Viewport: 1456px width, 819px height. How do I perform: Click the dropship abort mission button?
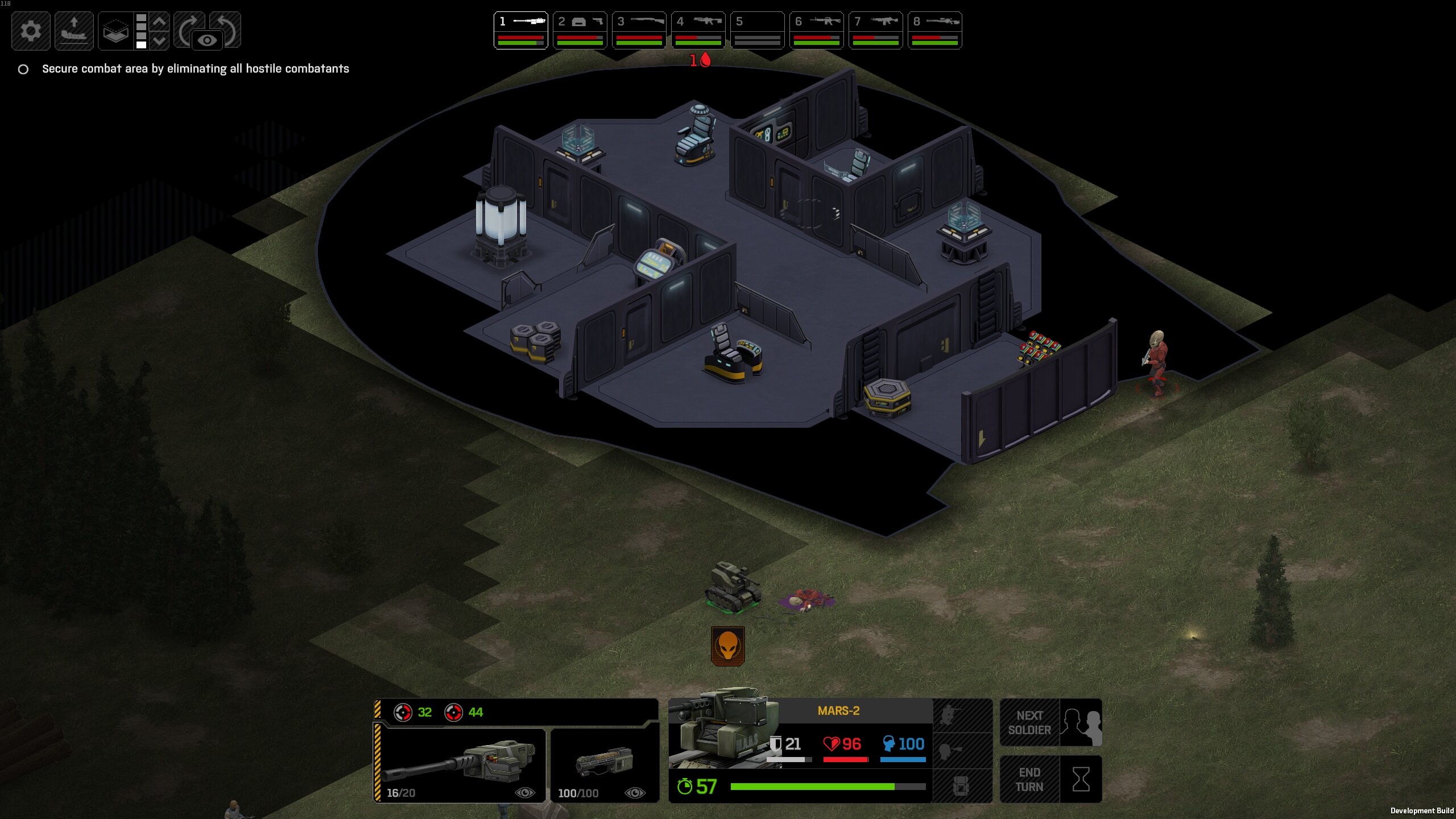pos(74,31)
